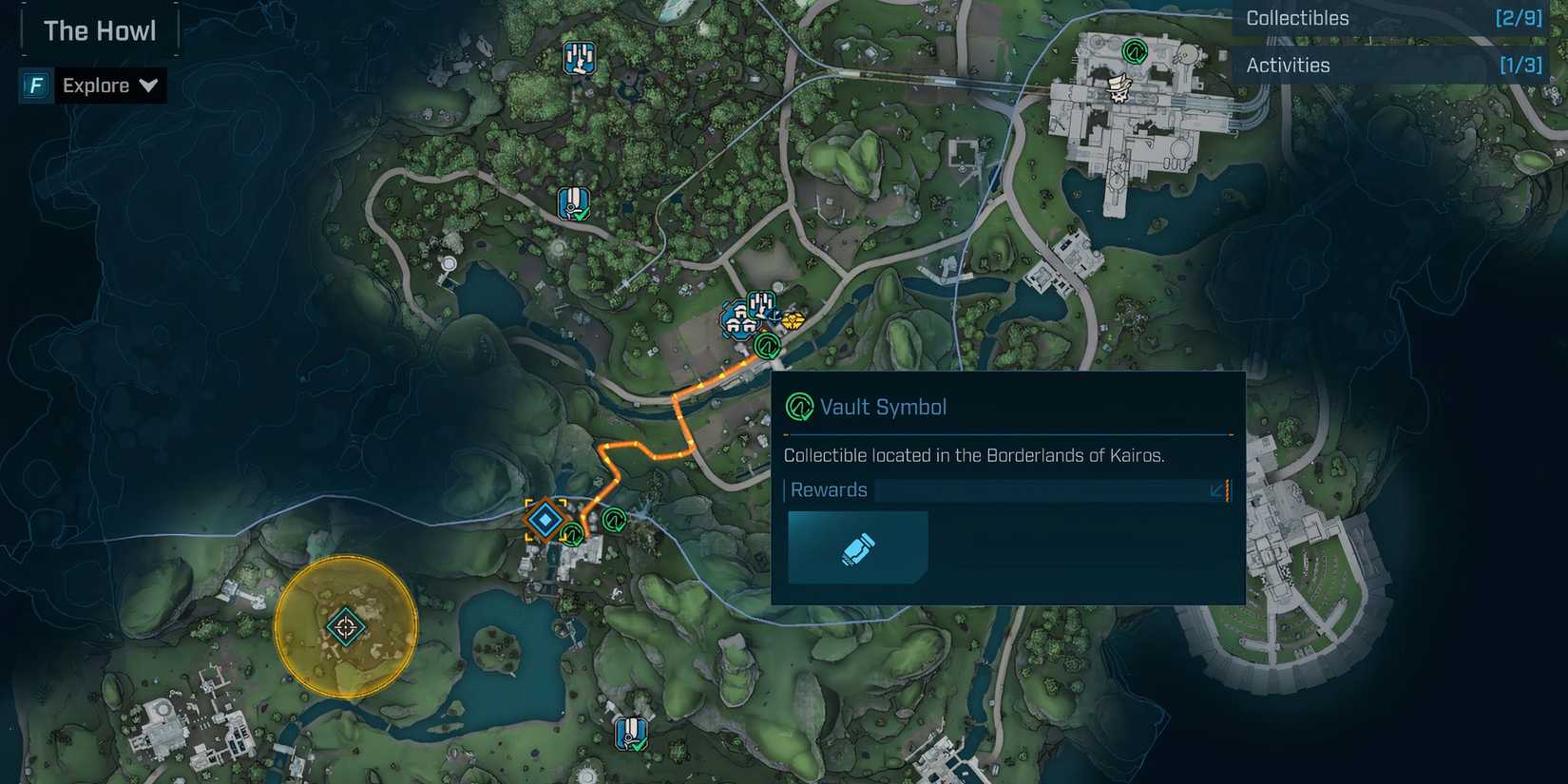Toggle the objective marker inside the yellow circle
Image resolution: width=1568 pixels, height=784 pixels.
click(345, 625)
